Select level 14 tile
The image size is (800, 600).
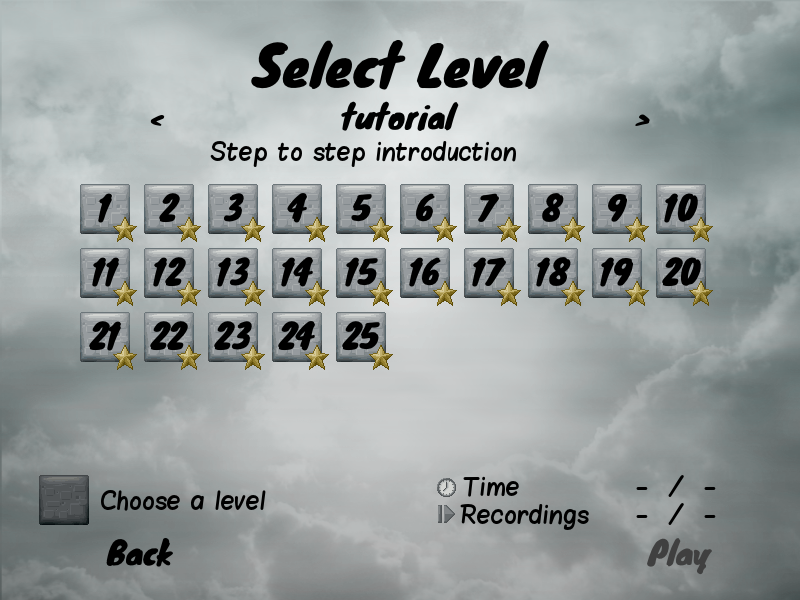coord(297,273)
